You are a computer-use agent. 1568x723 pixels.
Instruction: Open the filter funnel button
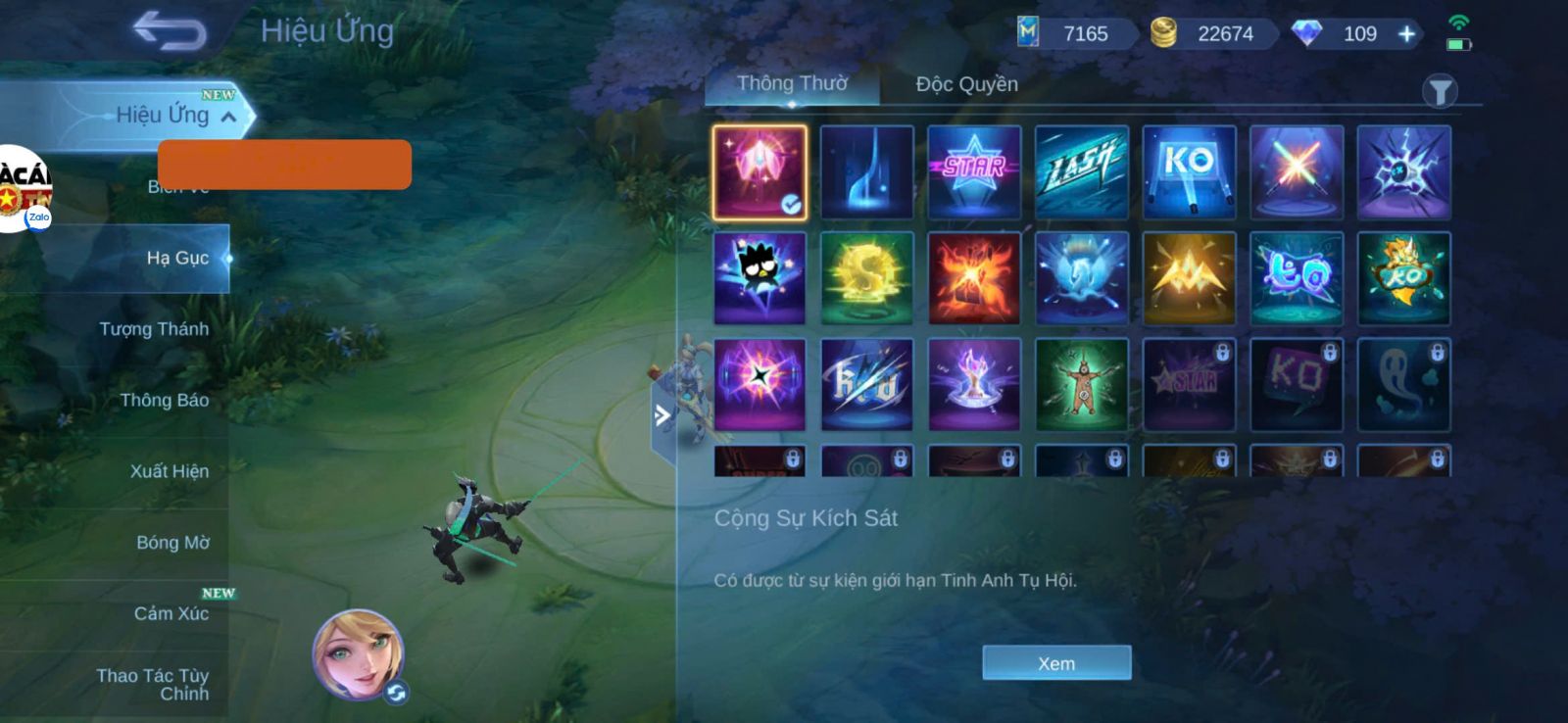click(1440, 92)
